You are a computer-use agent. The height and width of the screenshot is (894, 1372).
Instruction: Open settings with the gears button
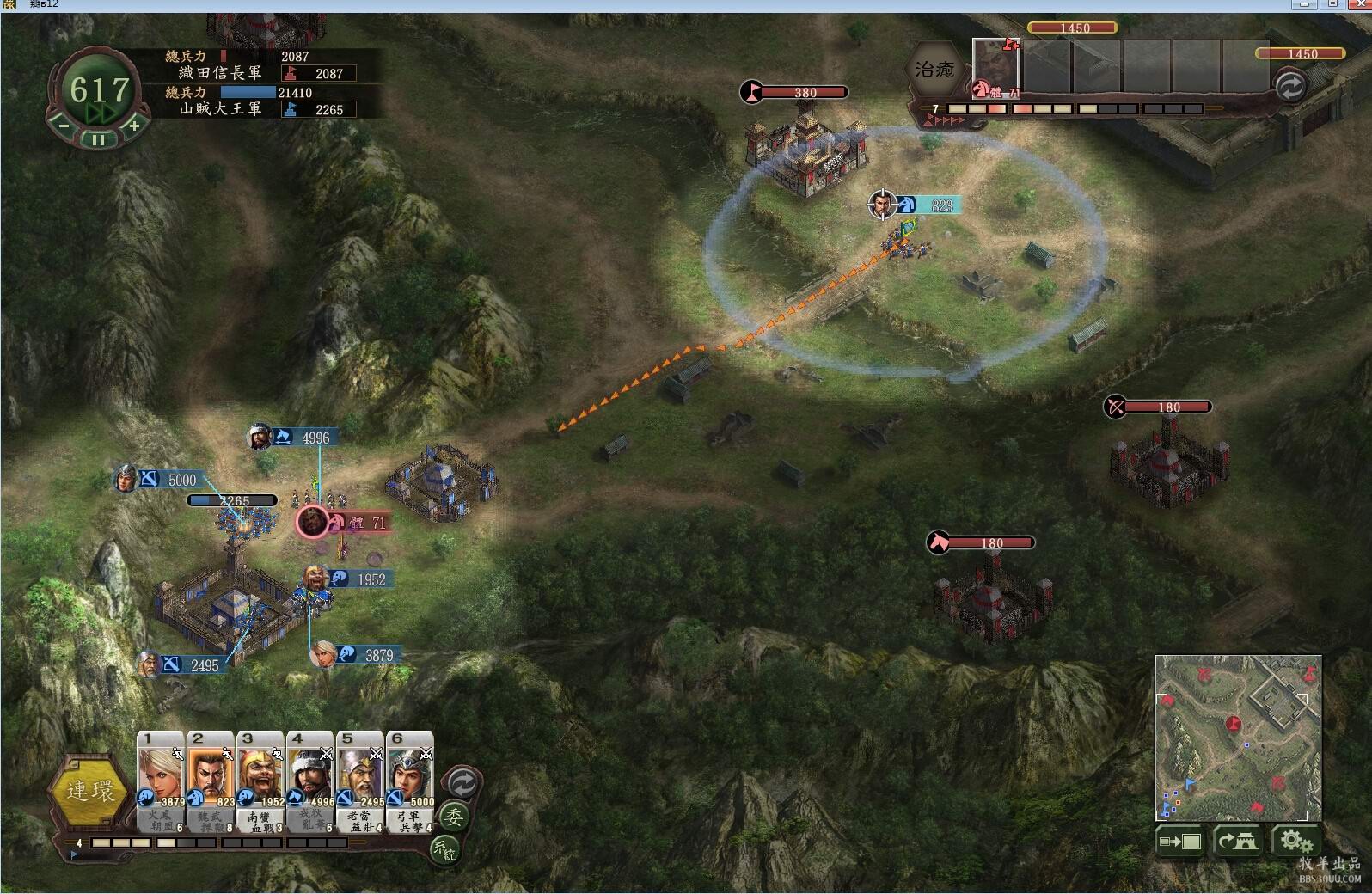pyautogui.click(x=1295, y=842)
